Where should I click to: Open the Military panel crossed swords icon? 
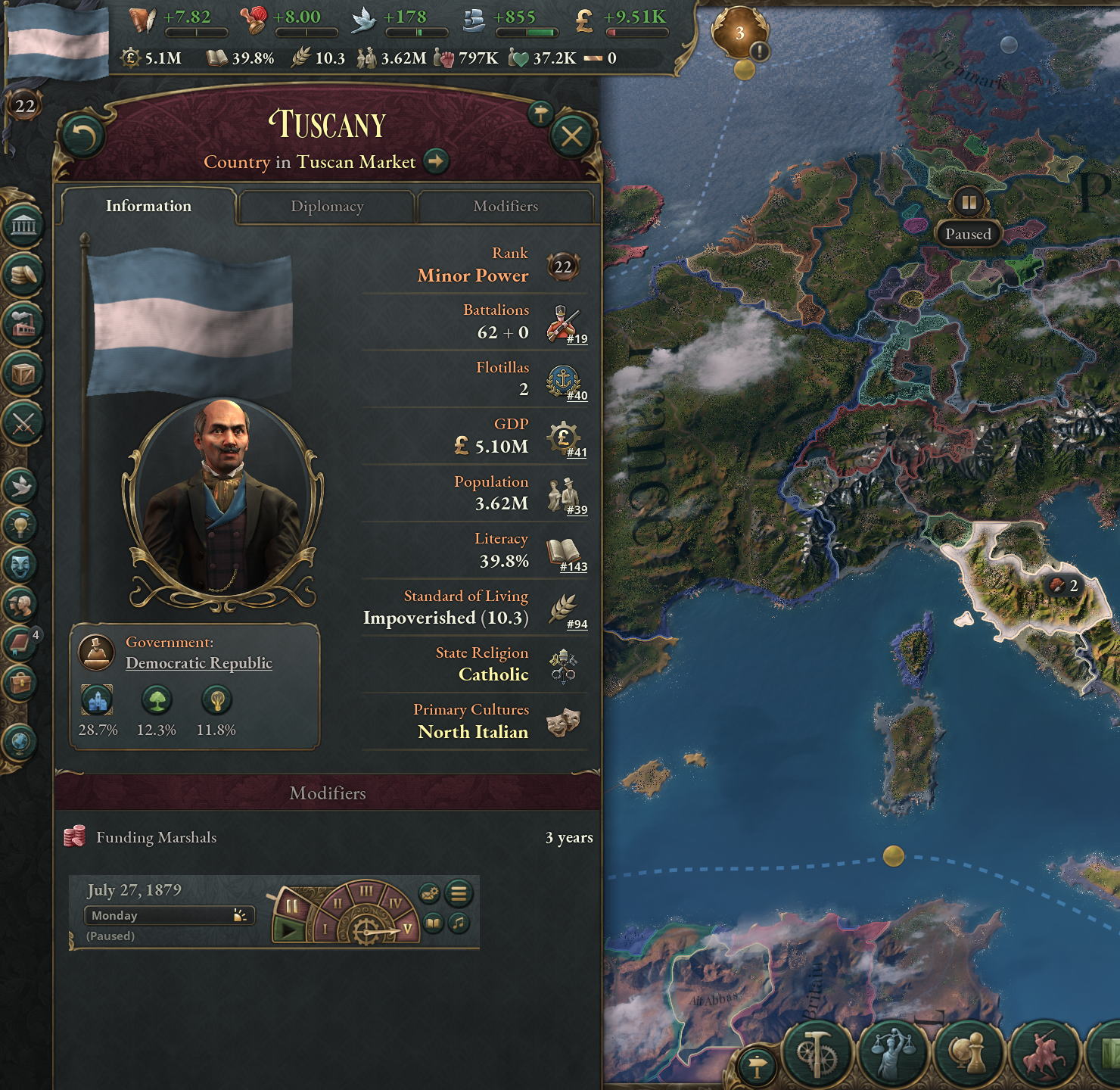[x=23, y=422]
